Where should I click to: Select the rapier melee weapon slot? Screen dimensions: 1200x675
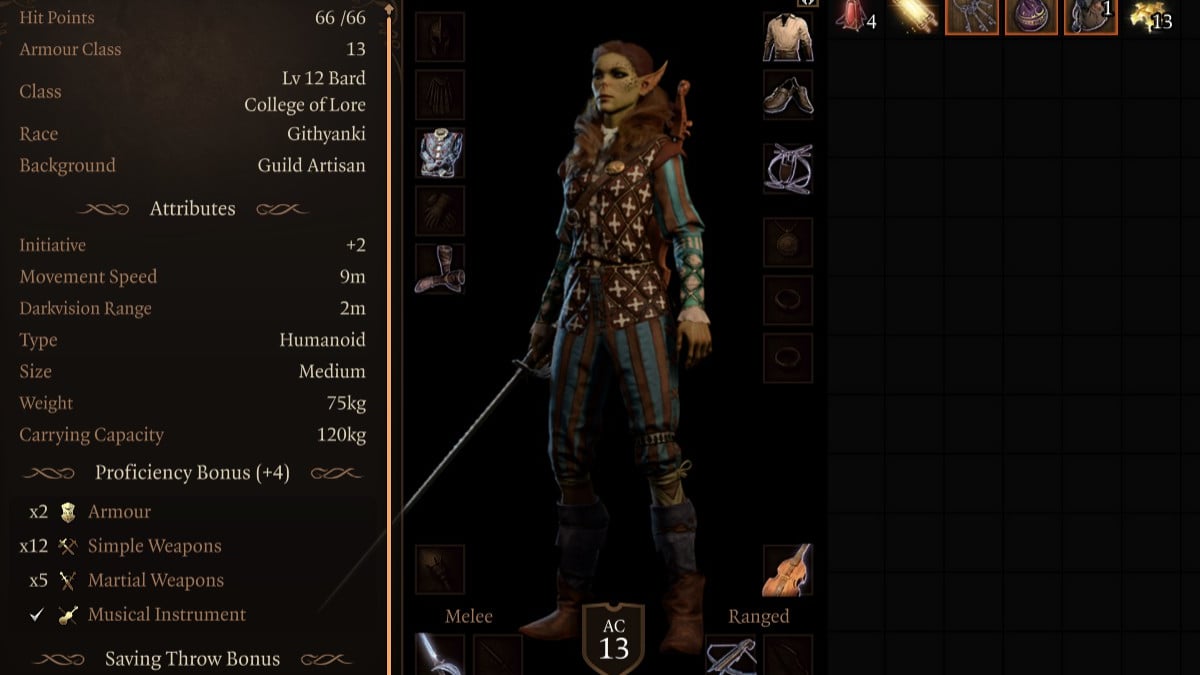click(439, 655)
